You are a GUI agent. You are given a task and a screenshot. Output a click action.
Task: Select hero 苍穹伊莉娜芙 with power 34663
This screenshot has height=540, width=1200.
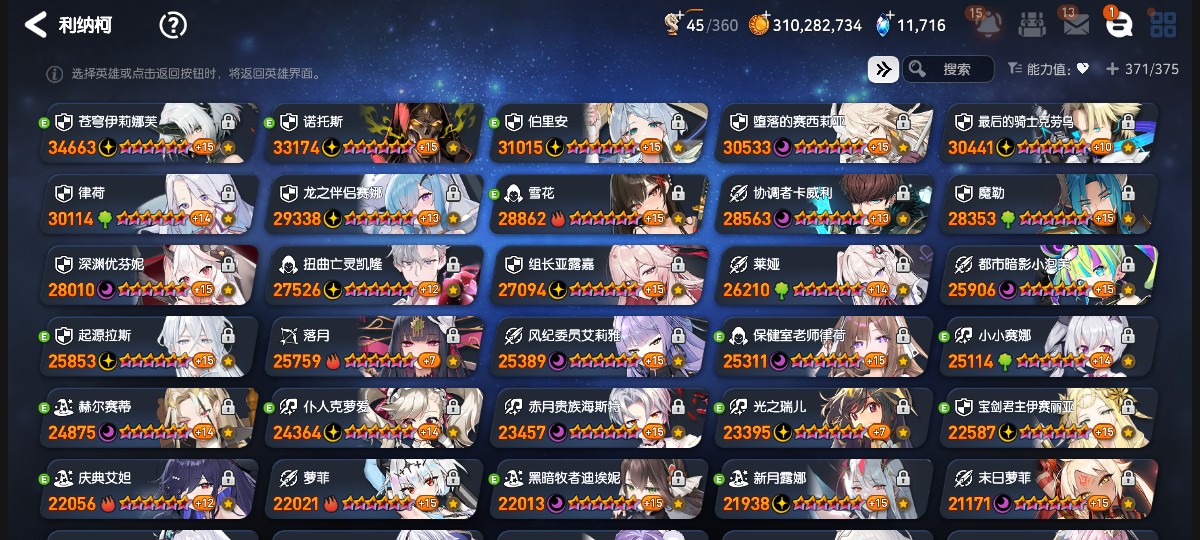[148, 134]
